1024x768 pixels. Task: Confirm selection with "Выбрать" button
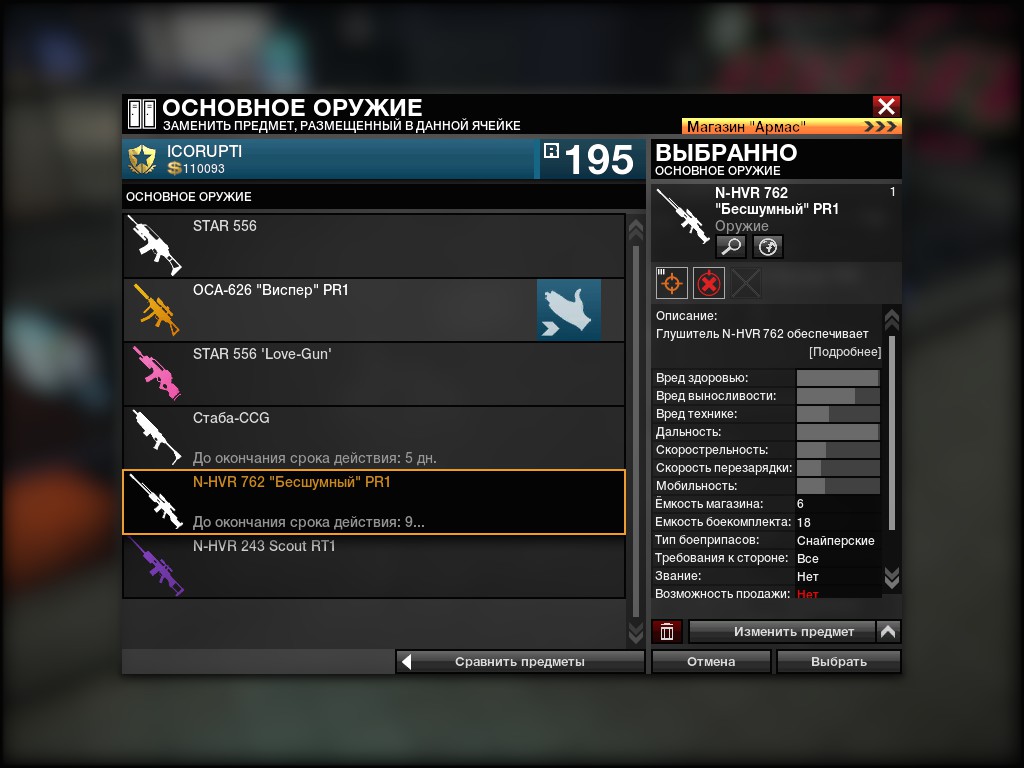[x=838, y=661]
